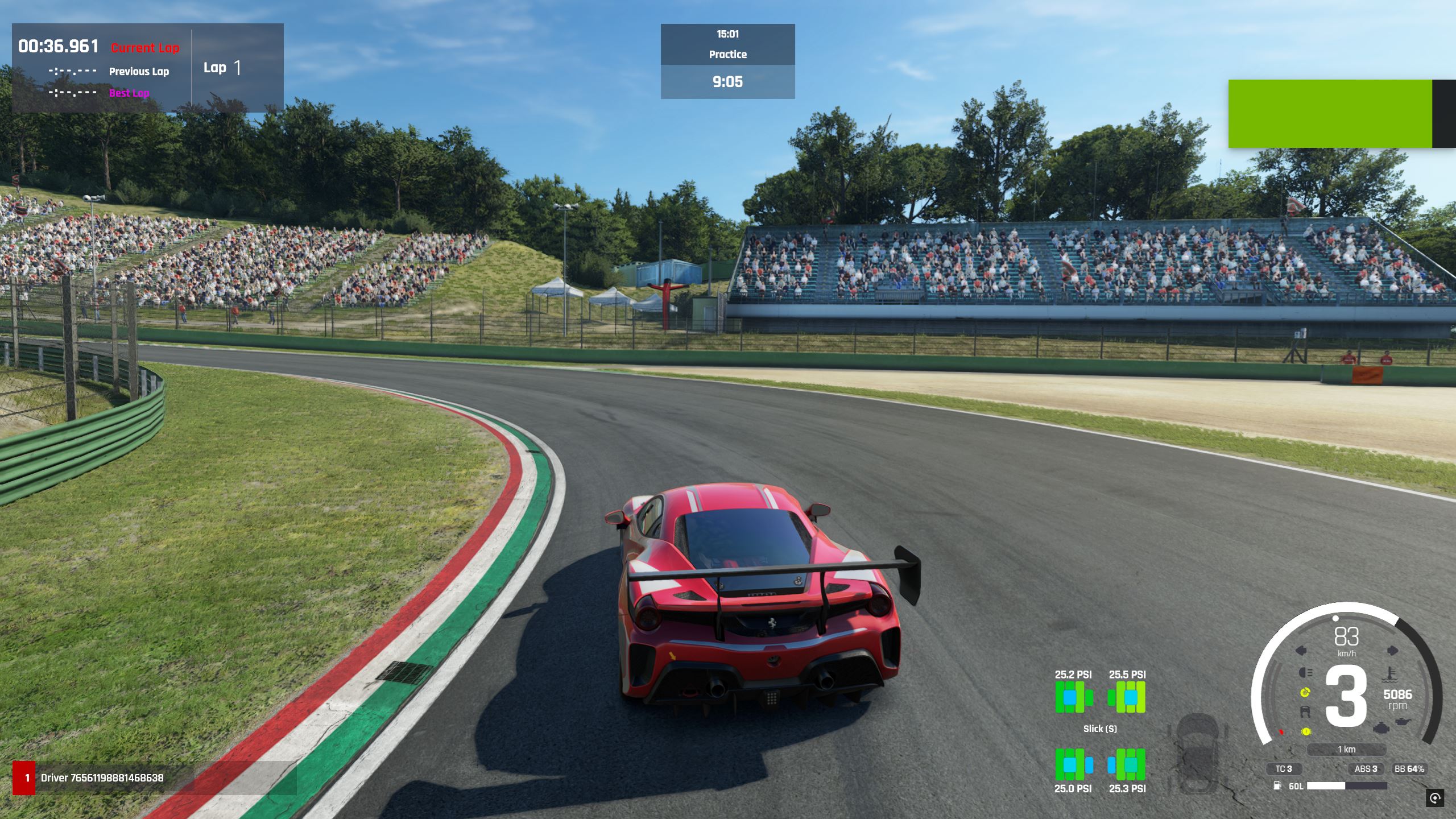Click the circular replay icon in the corner

[1434, 797]
